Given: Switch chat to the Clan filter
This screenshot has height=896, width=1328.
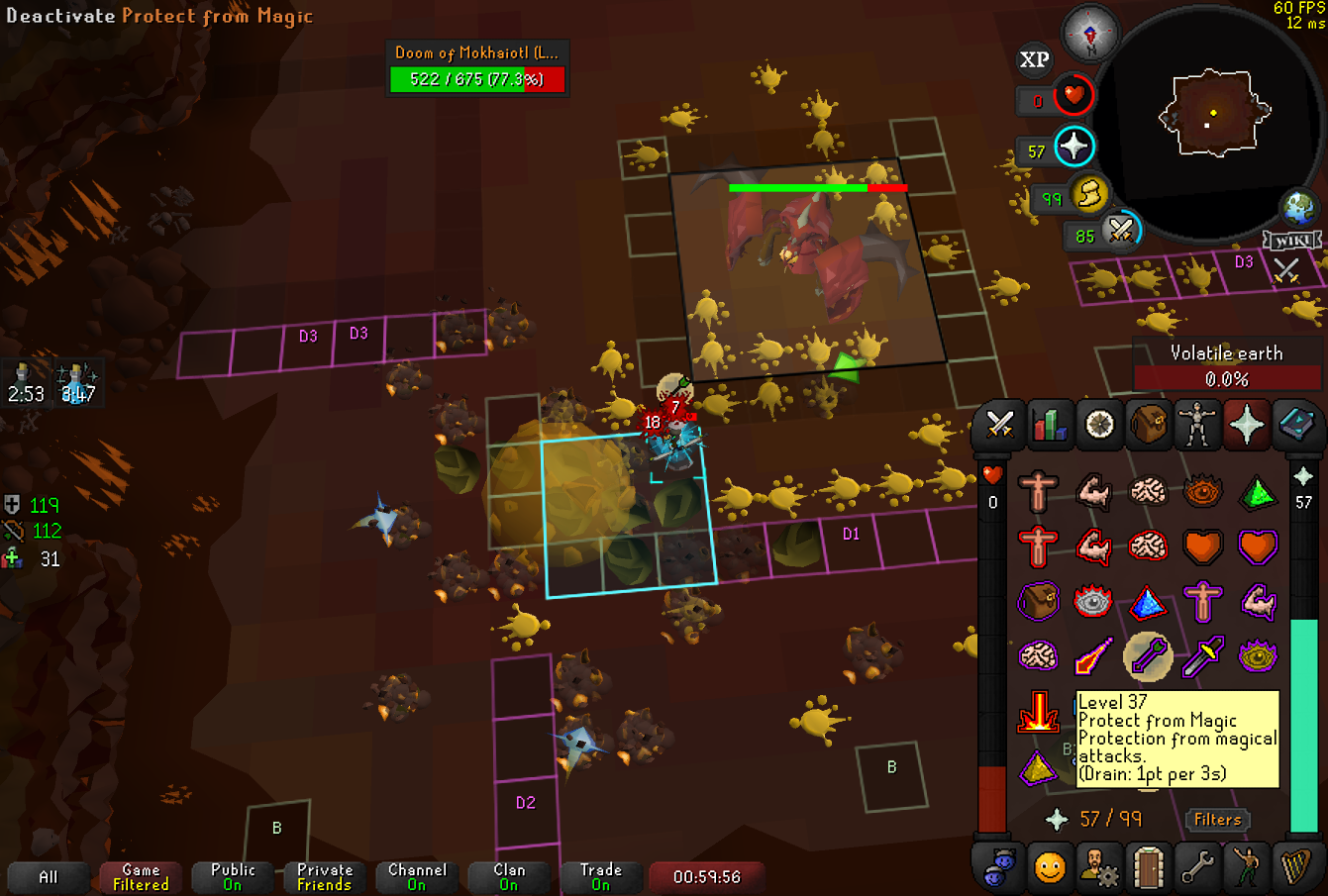Looking at the screenshot, I should pyautogui.click(x=509, y=877).
